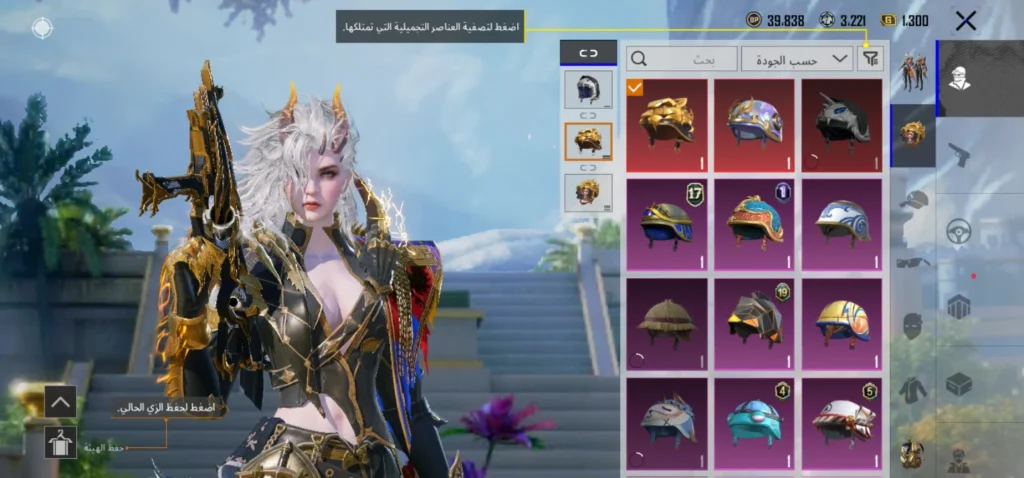Viewport: 1024px width, 478px height.
Task: Select the white helmet with blue swirls
Action: pos(842,222)
